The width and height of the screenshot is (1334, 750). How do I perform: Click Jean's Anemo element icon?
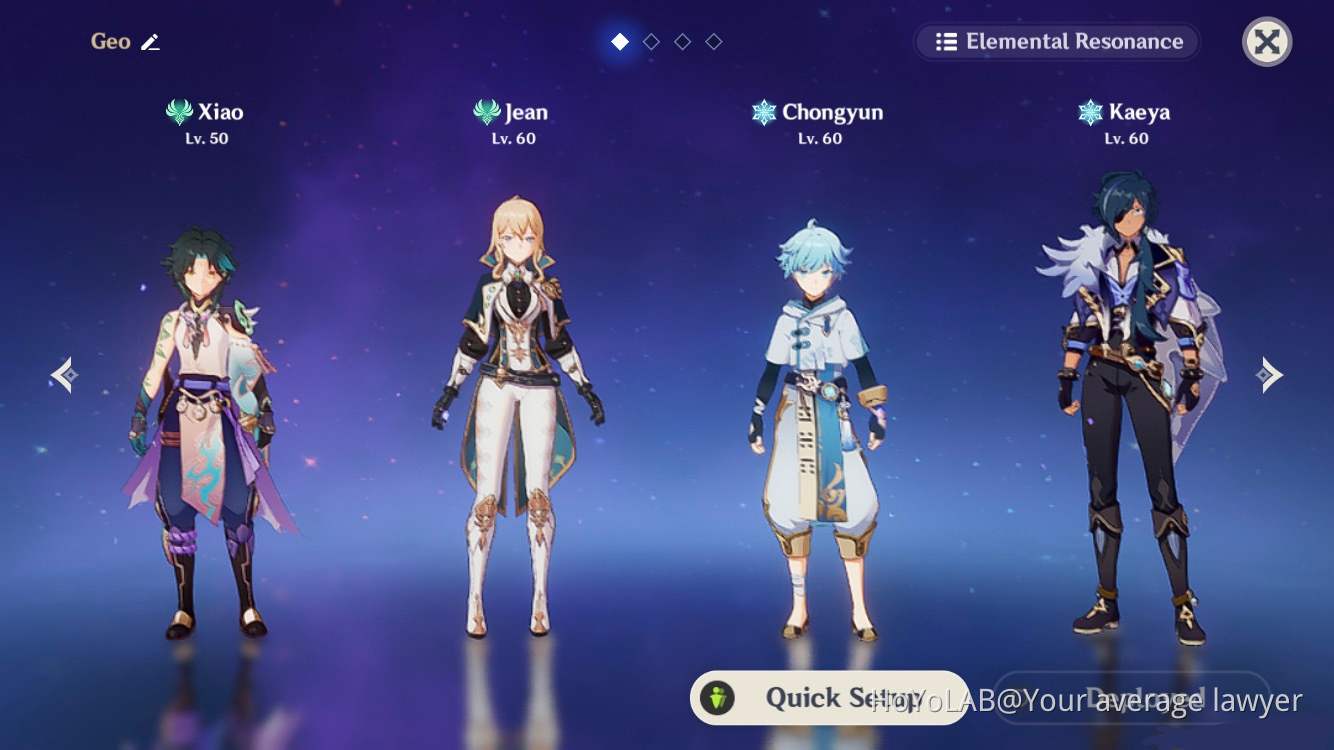click(485, 112)
